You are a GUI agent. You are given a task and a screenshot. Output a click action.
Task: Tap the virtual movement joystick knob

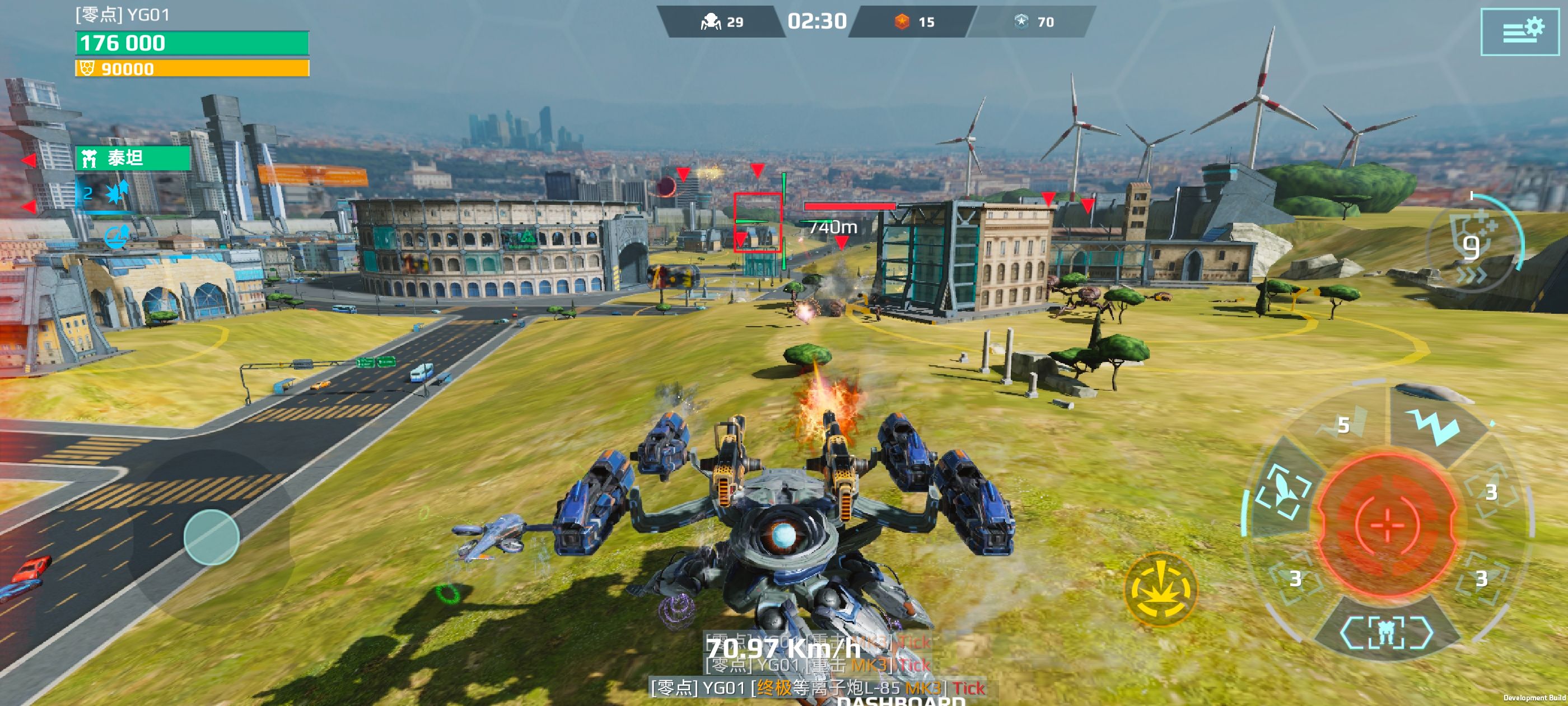click(x=211, y=537)
